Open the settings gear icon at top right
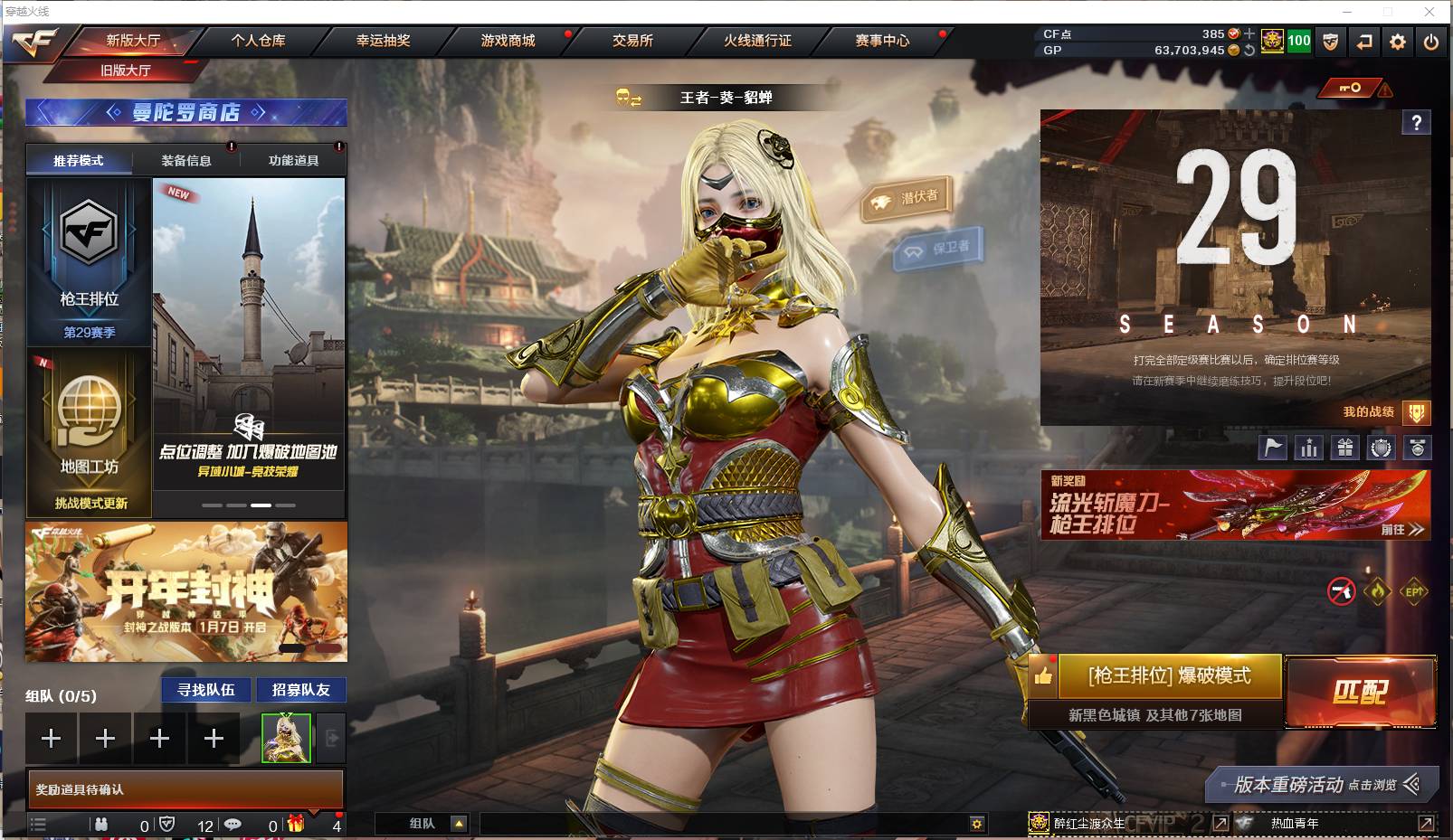This screenshot has width=1453, height=840. coord(1398,42)
